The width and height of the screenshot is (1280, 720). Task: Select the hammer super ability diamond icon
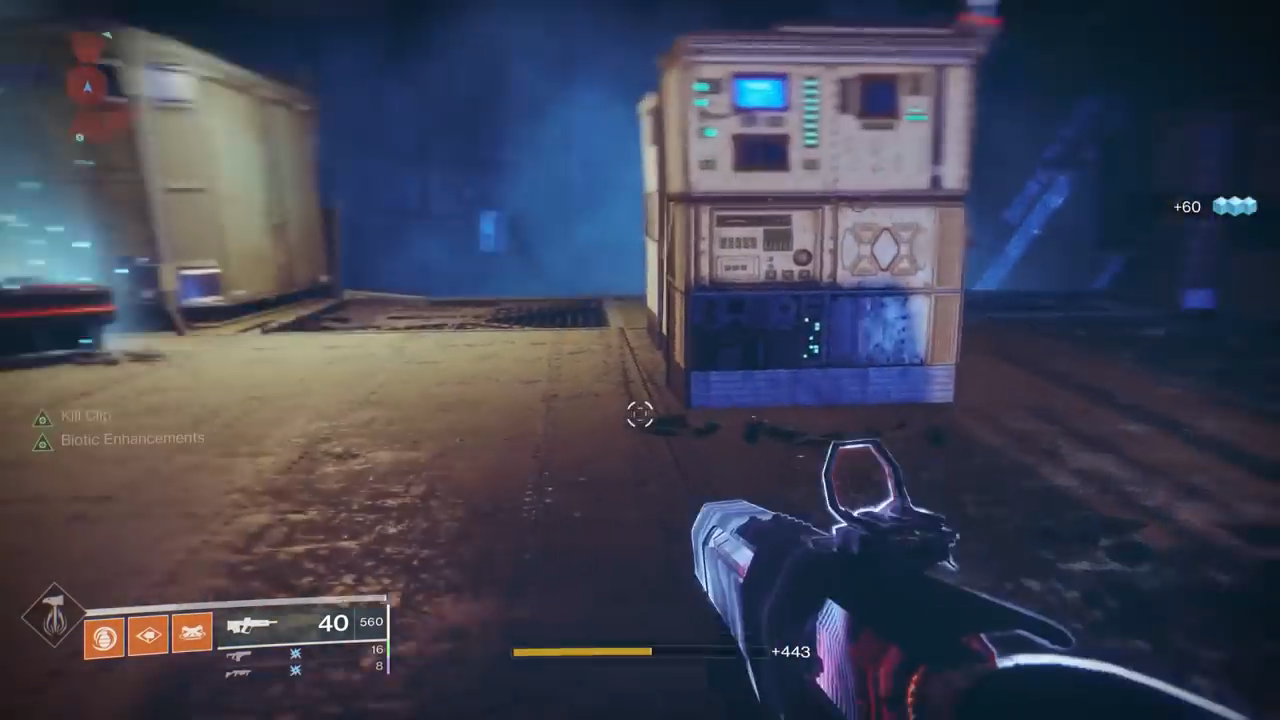pyautogui.click(x=54, y=616)
